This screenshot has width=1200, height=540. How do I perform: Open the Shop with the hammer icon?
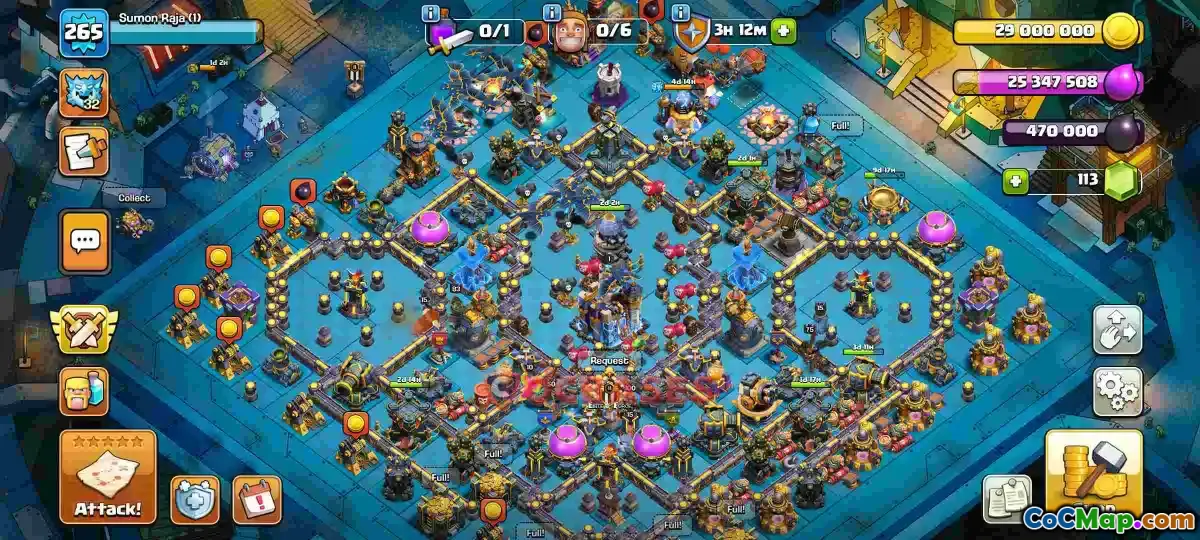1093,470
